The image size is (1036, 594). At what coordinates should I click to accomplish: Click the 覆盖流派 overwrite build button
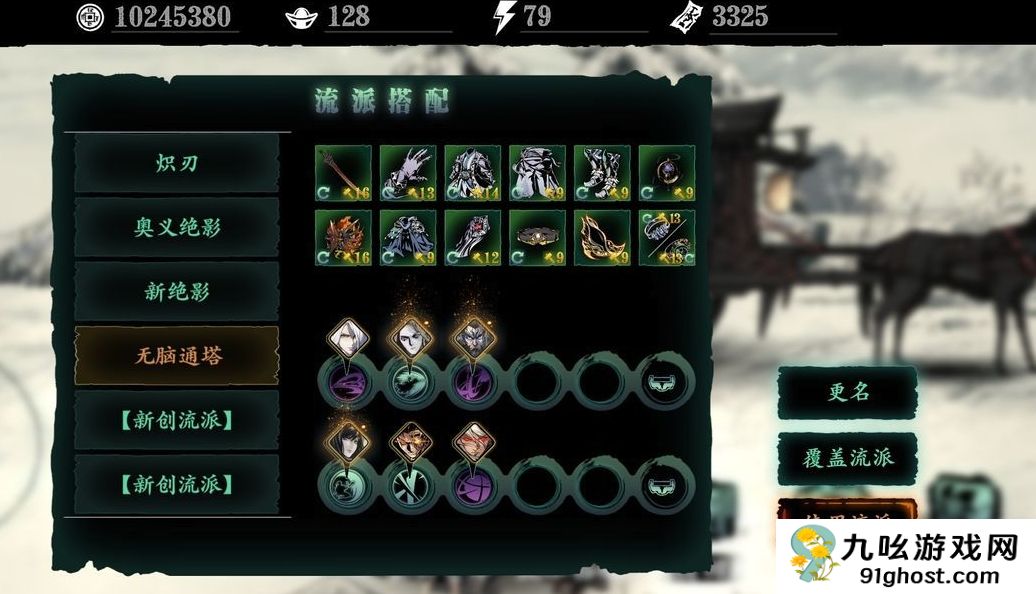coord(847,457)
